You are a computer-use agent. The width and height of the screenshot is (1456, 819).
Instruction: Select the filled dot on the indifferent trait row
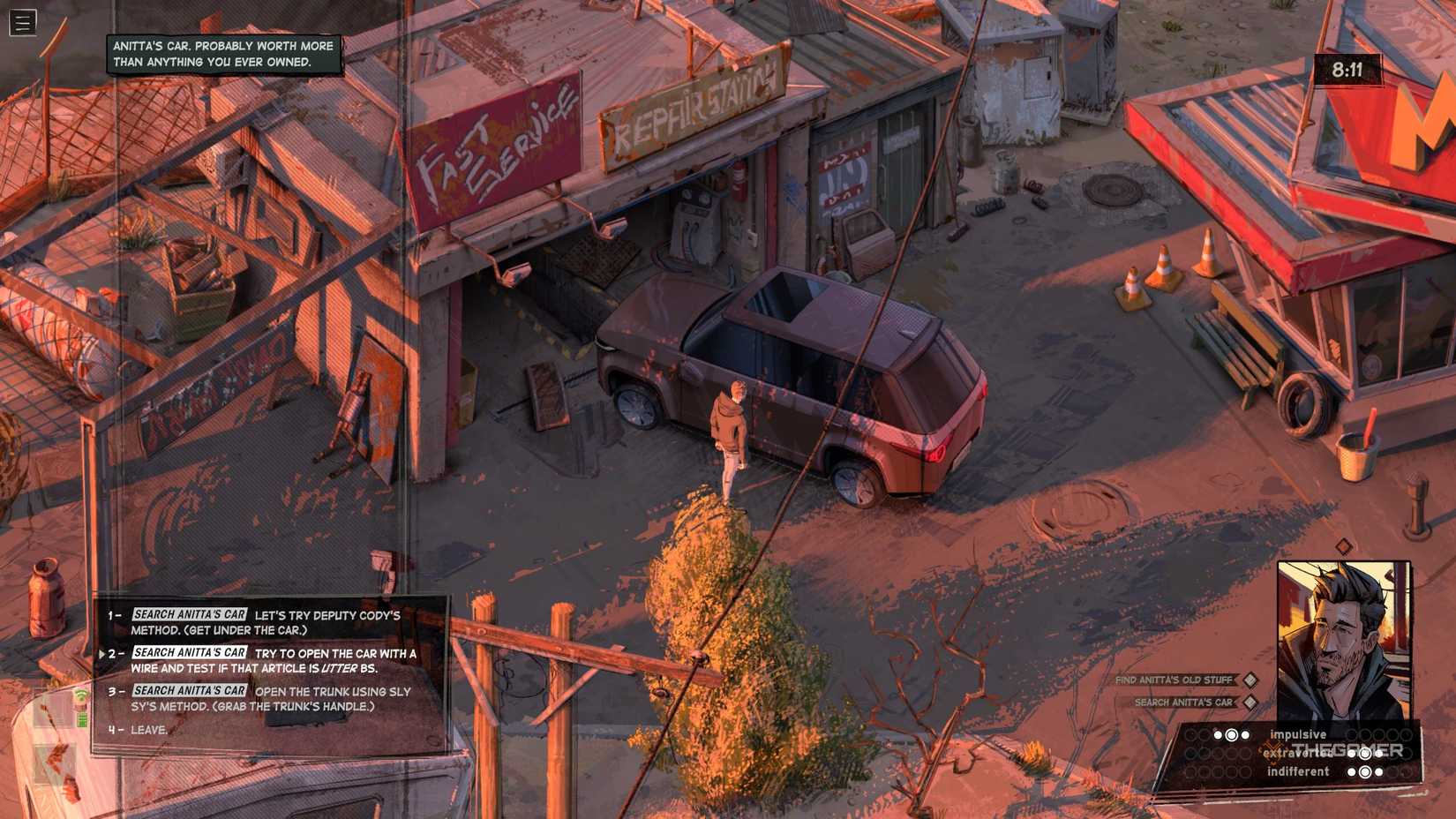[x=1352, y=770]
